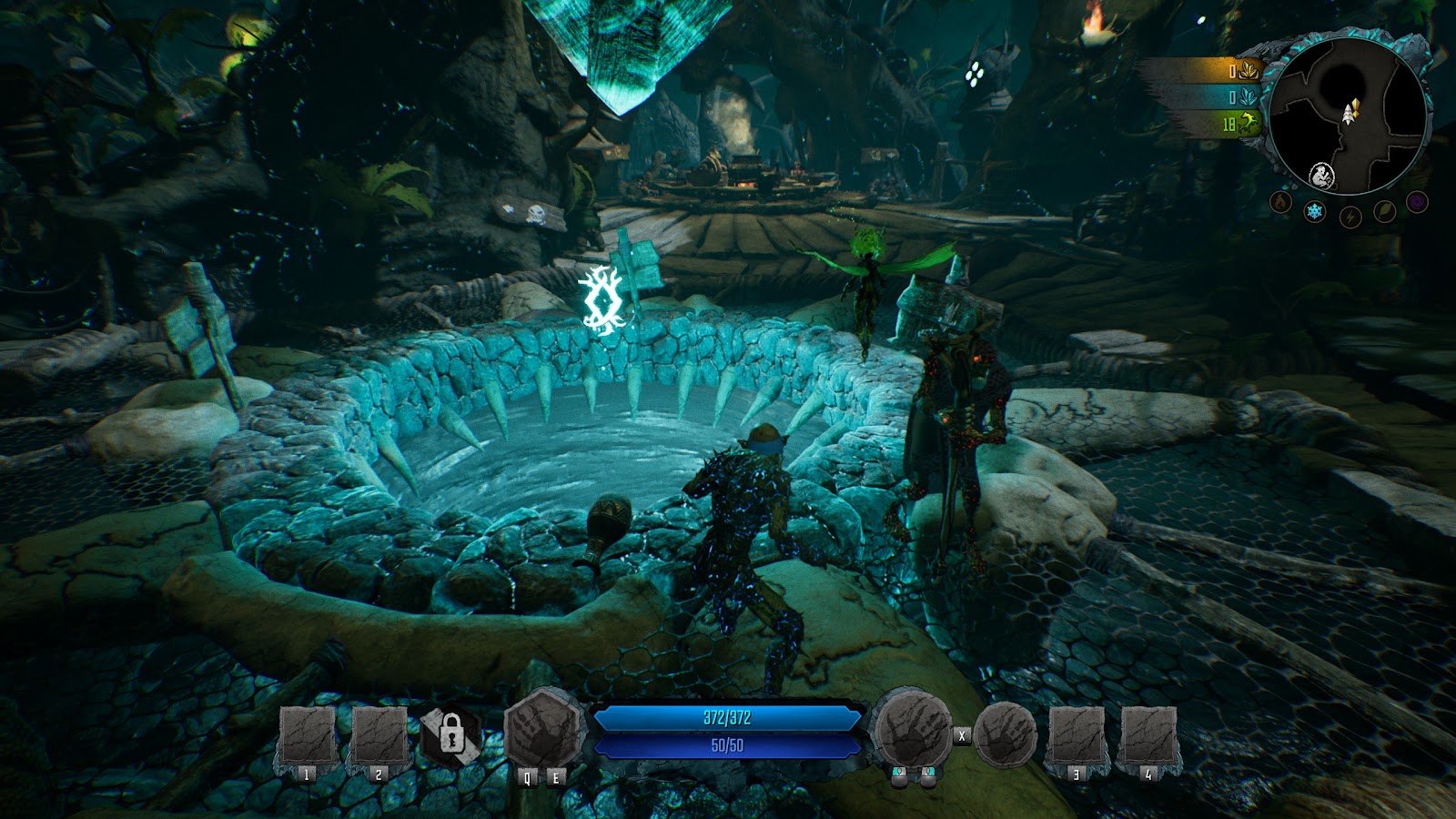1456x819 pixels.
Task: Select the stone ability slot numbered 4
Action: tap(1149, 736)
